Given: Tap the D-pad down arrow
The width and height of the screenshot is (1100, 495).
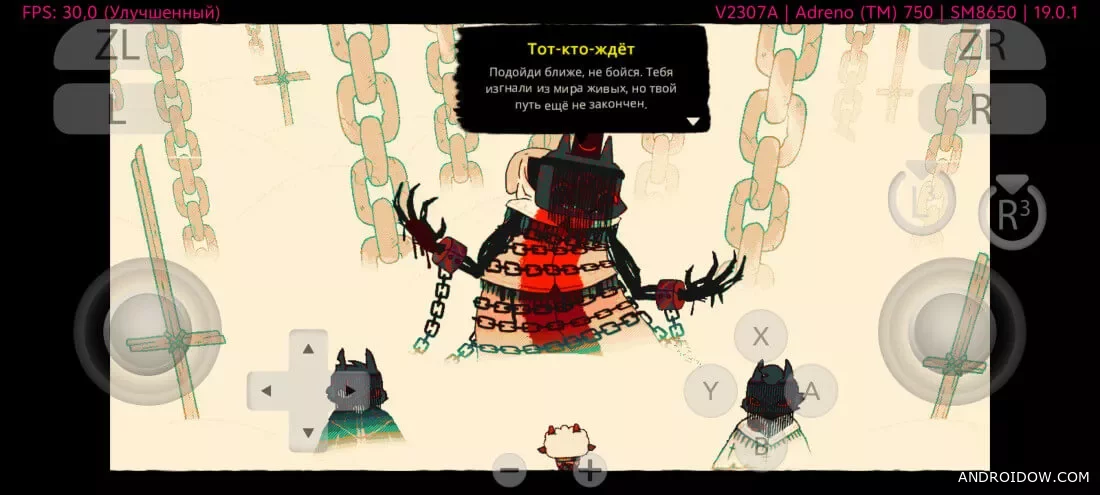Looking at the screenshot, I should pyautogui.click(x=308, y=431).
